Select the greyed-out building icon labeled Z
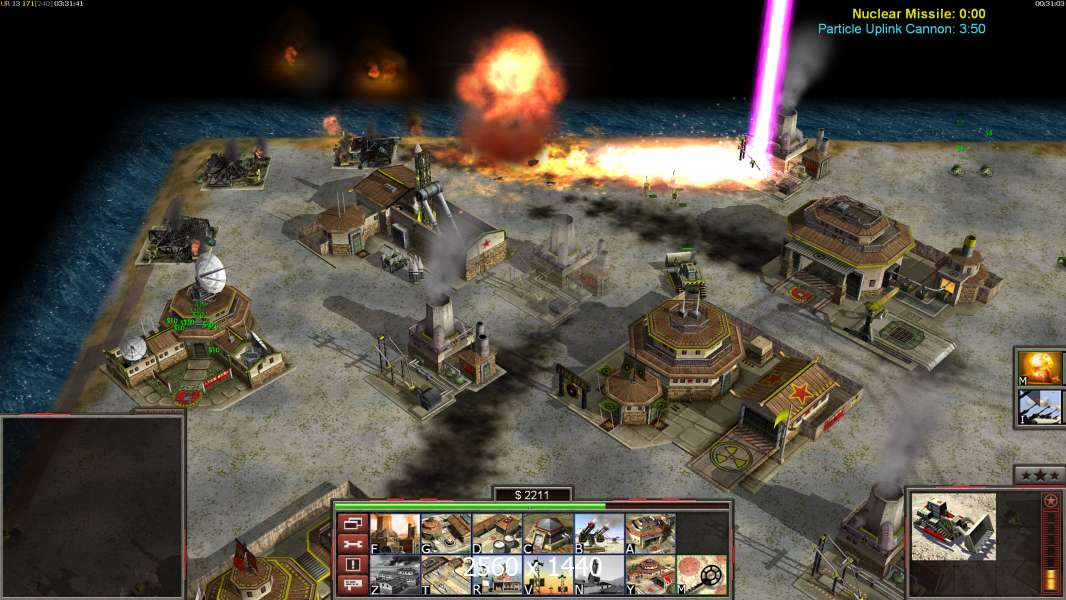The height and width of the screenshot is (600, 1066). pyautogui.click(x=395, y=575)
